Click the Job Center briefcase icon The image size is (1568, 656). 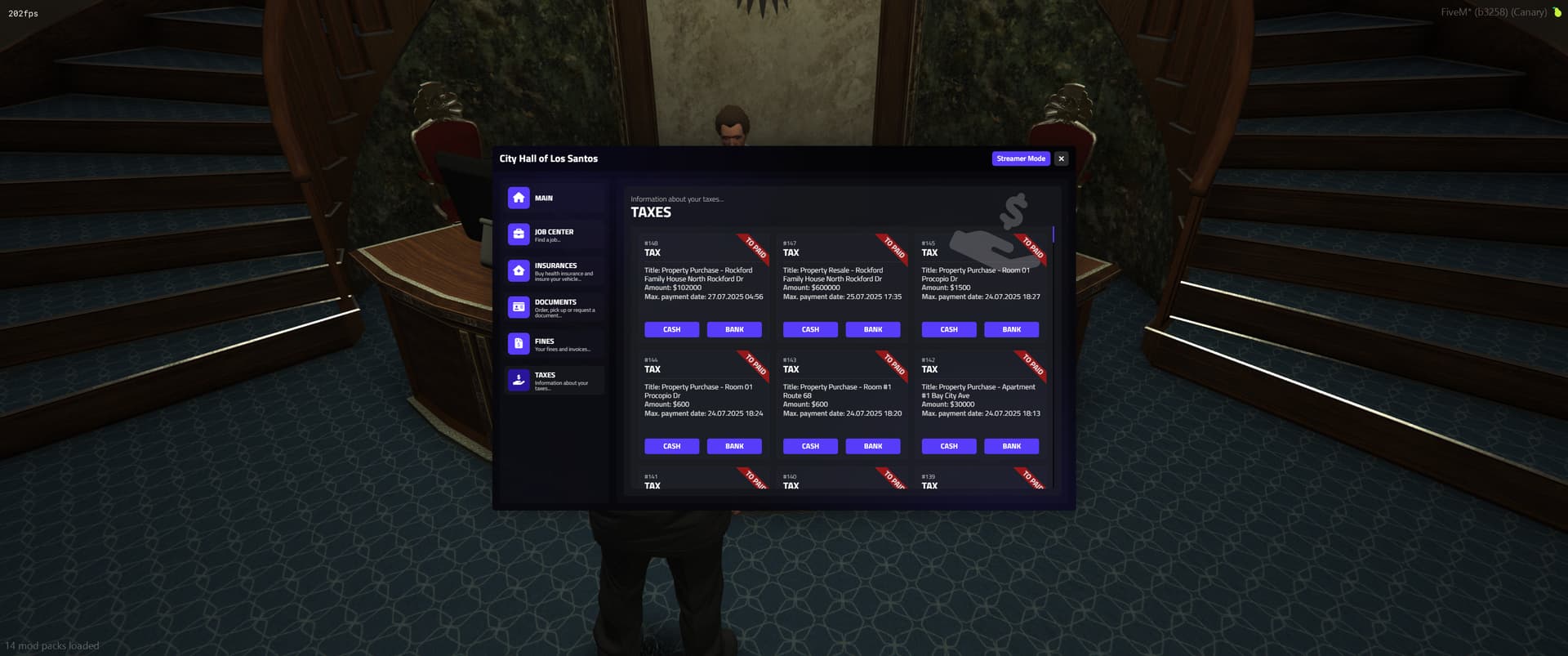519,234
